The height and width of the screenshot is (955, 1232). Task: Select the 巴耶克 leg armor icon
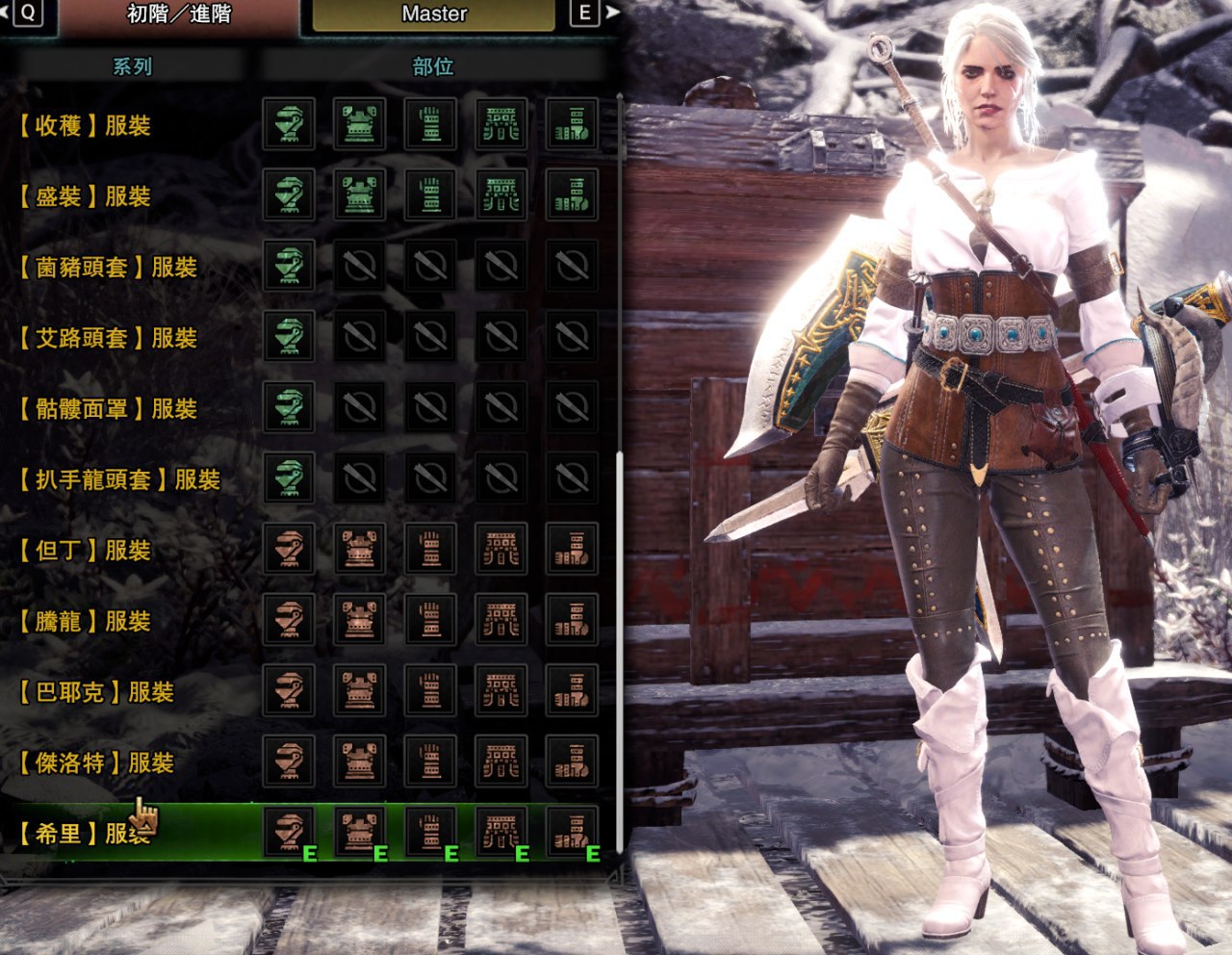coord(572,691)
